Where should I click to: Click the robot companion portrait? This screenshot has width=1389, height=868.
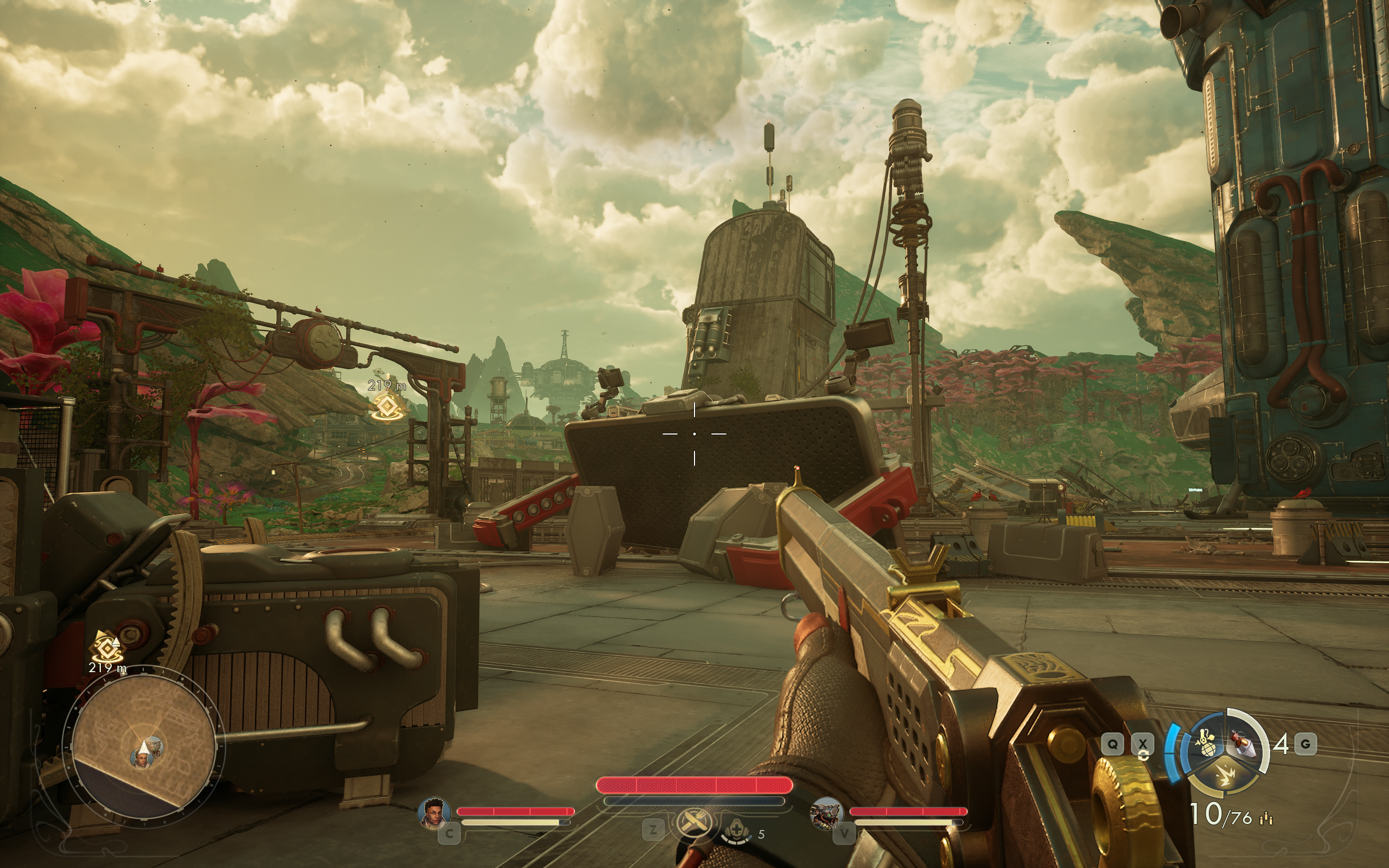click(826, 813)
